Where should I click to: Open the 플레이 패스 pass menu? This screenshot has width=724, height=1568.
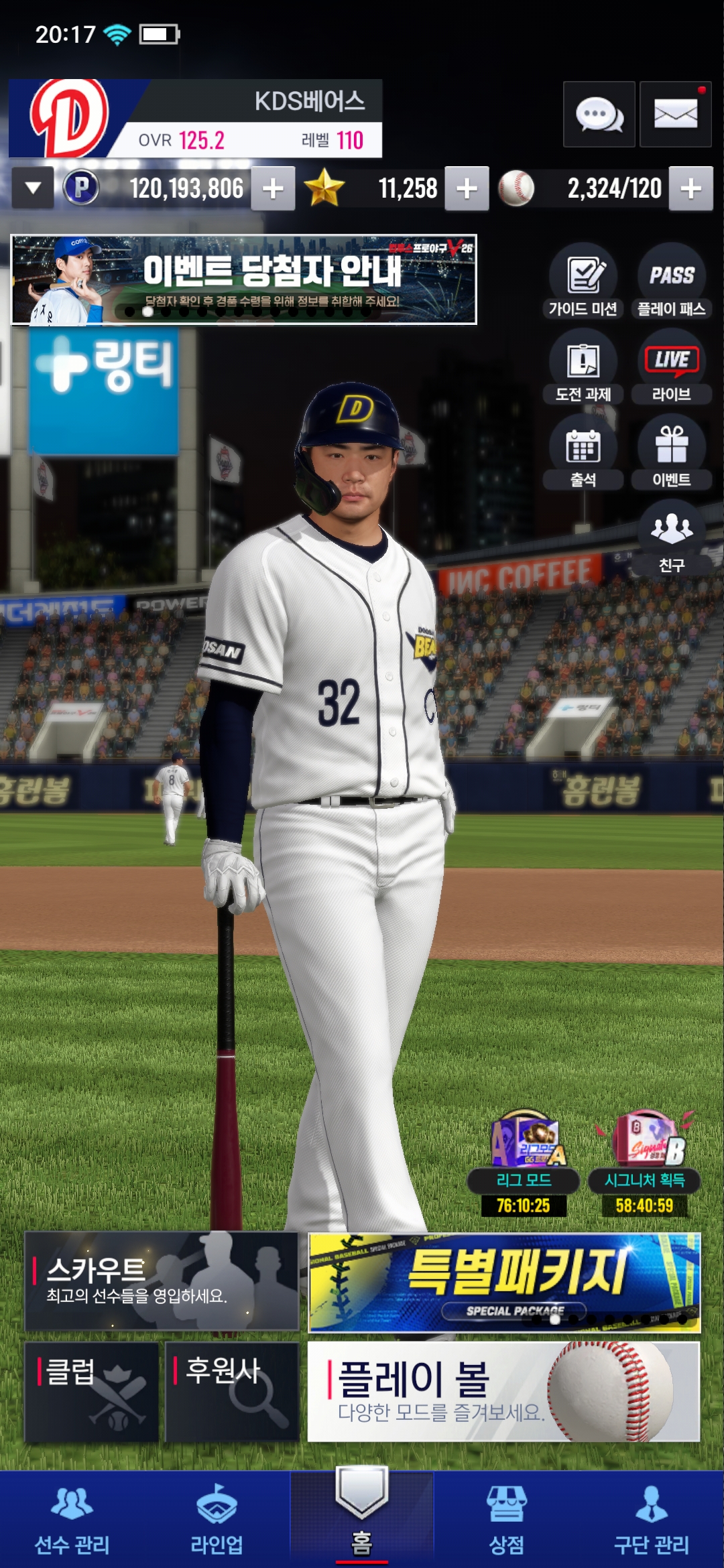(x=671, y=281)
